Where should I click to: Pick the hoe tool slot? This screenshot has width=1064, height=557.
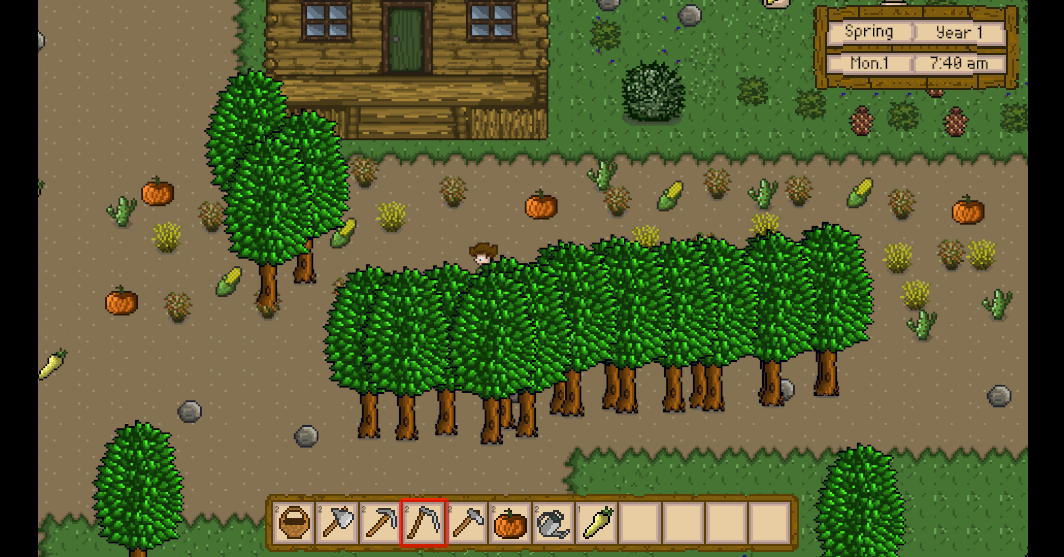click(467, 523)
